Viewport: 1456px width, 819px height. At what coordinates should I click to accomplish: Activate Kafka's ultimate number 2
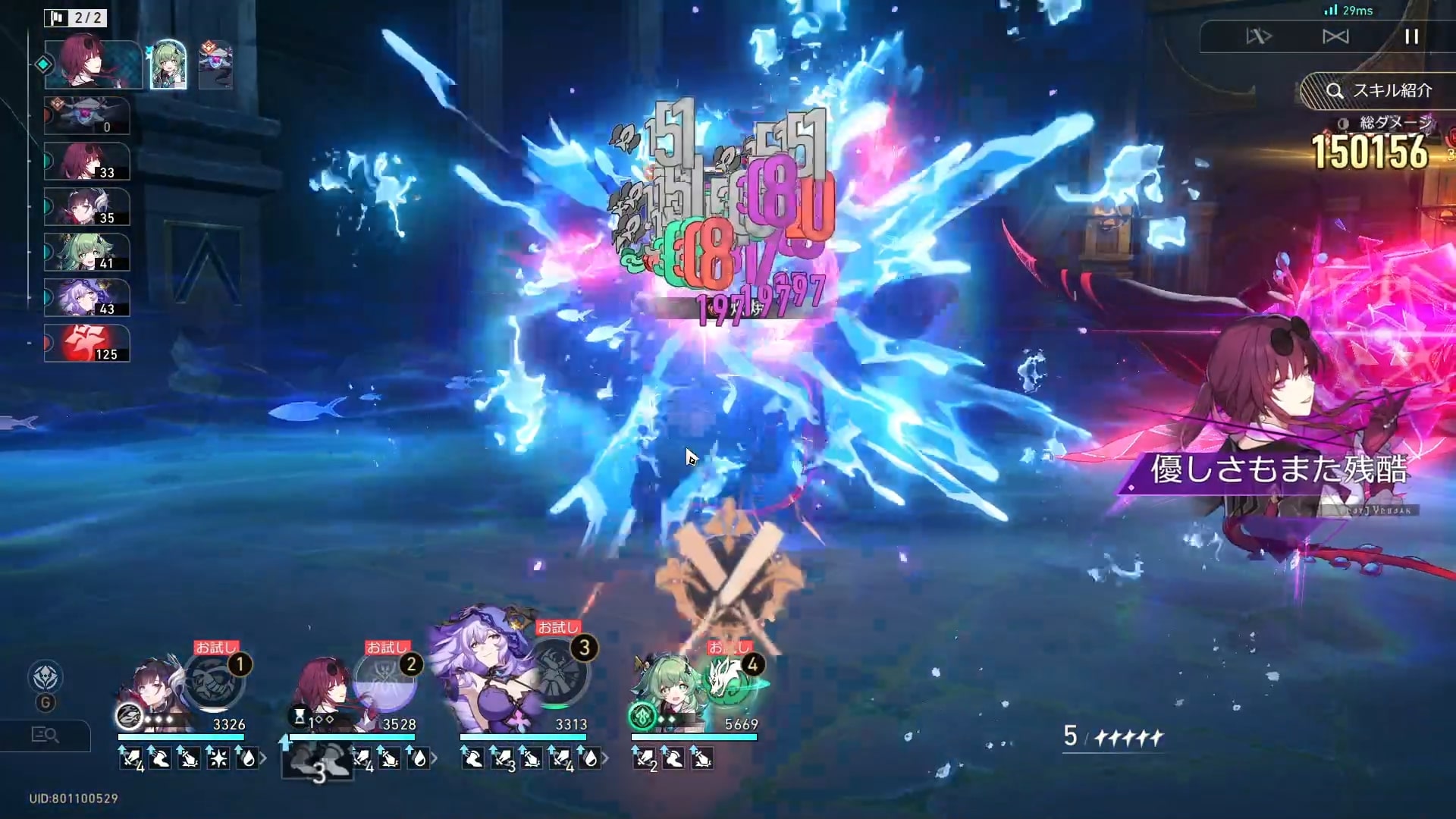(386, 680)
